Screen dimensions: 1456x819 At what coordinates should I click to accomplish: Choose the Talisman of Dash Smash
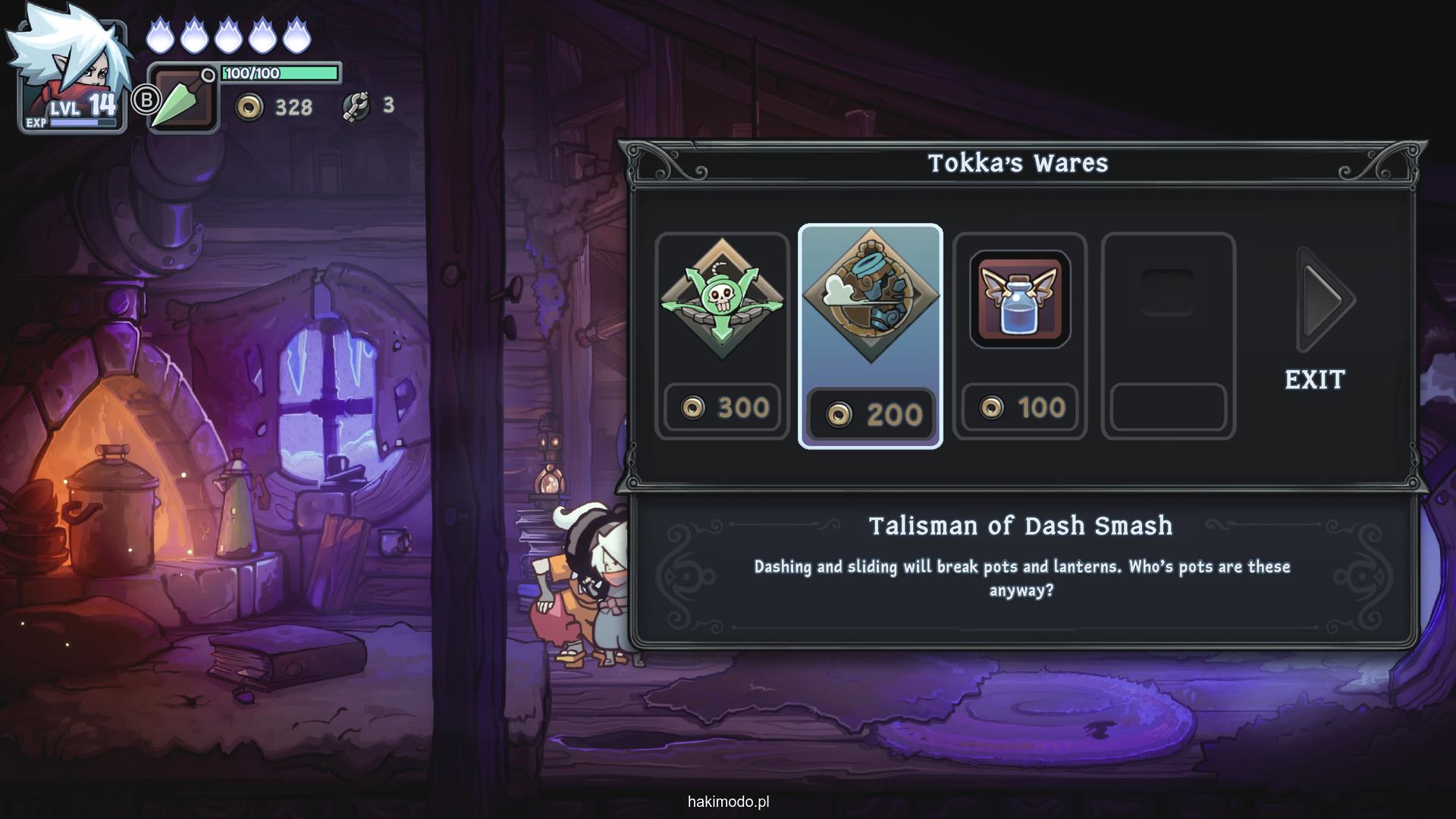coord(870,335)
